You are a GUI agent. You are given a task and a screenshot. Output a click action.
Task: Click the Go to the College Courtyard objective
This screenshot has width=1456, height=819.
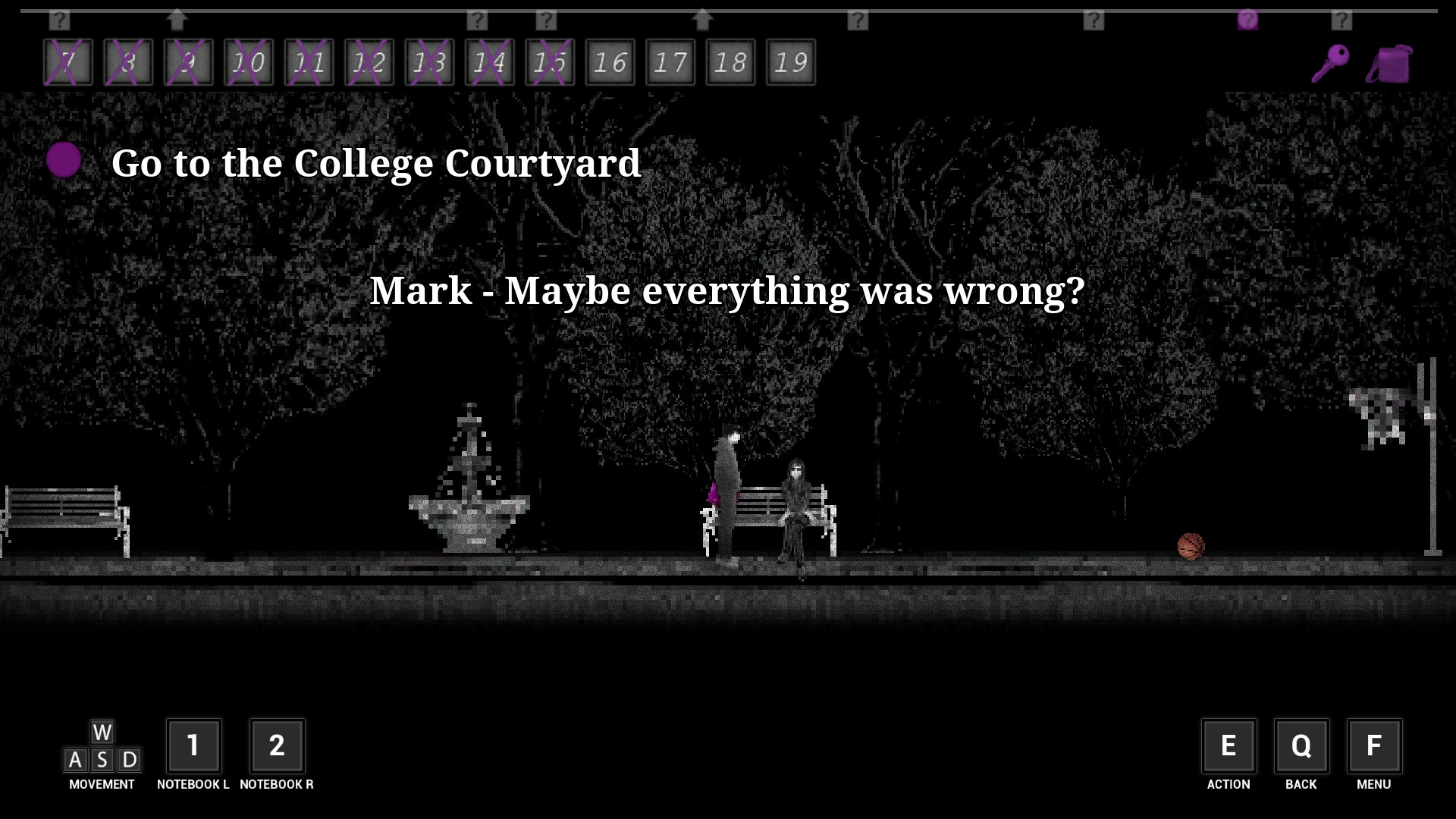coord(377,162)
